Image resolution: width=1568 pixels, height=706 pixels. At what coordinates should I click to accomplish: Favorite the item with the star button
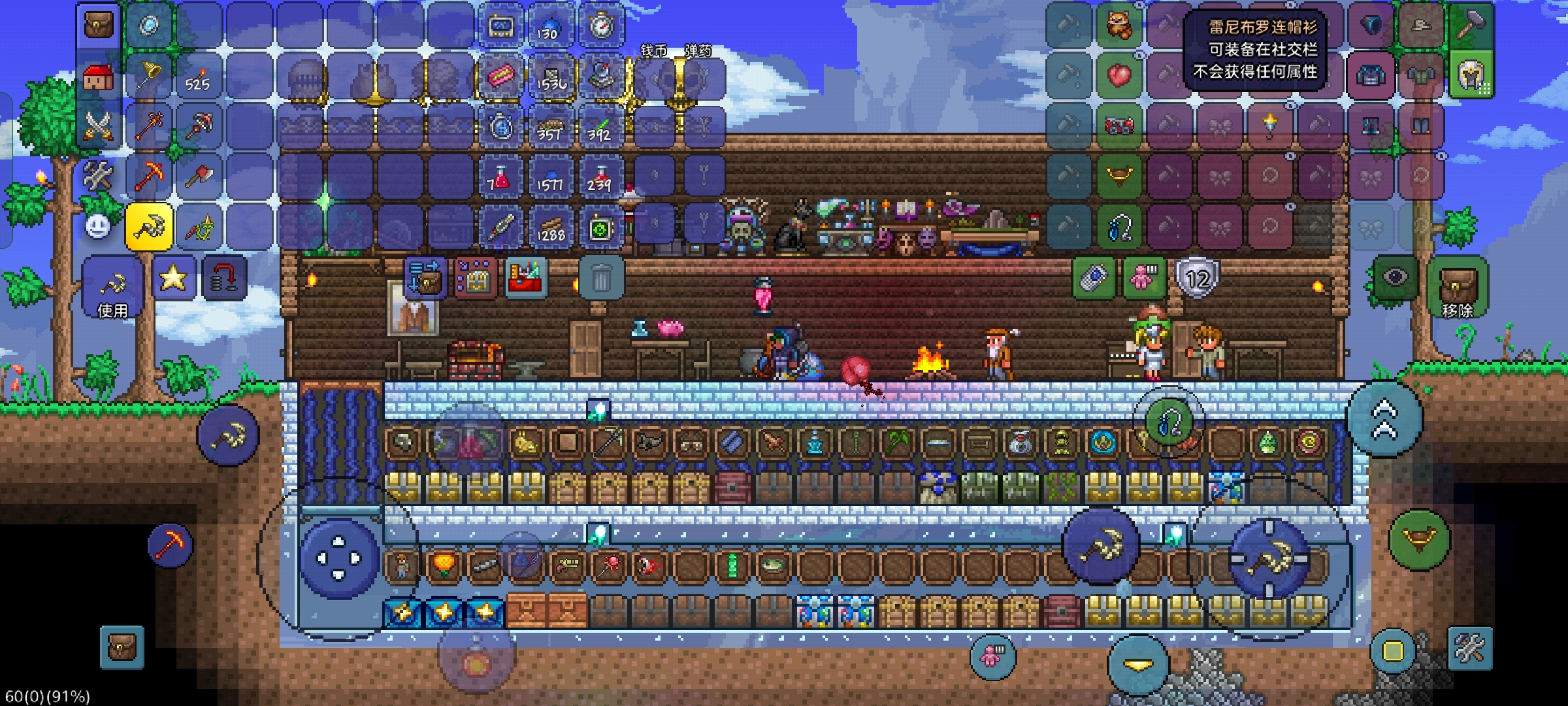pos(173,278)
